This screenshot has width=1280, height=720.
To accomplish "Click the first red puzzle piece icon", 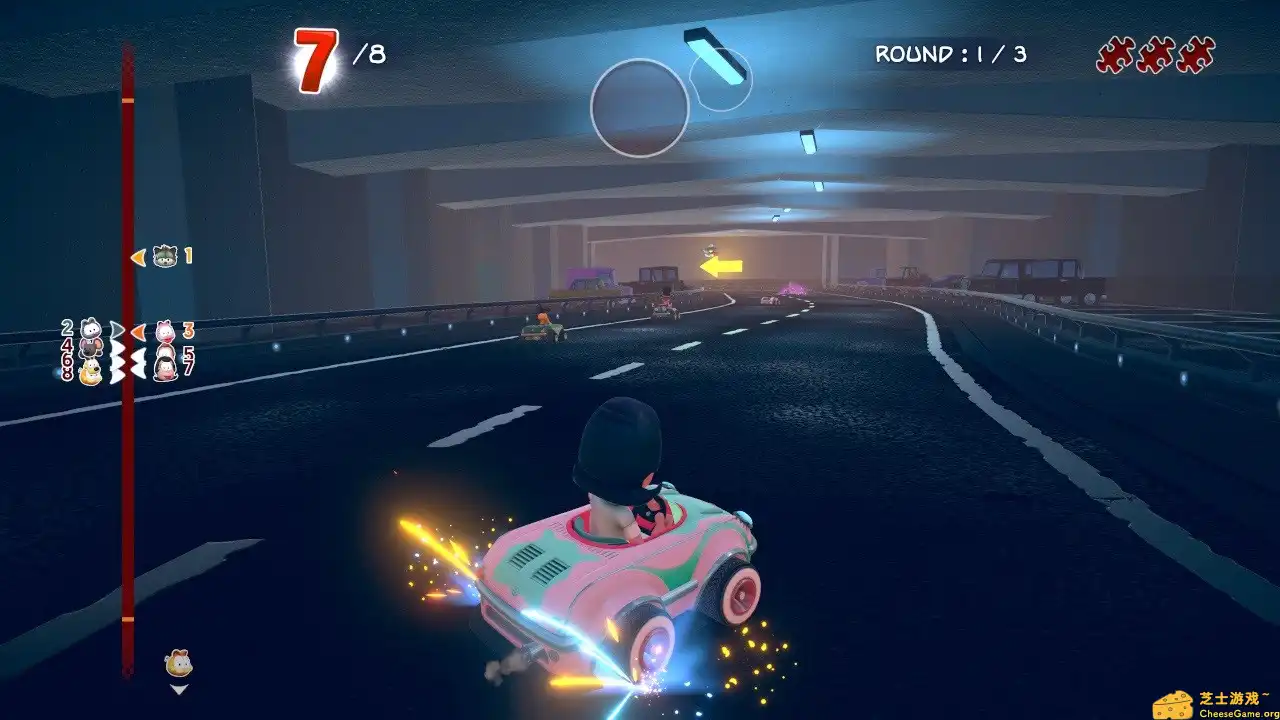I will pos(1113,55).
